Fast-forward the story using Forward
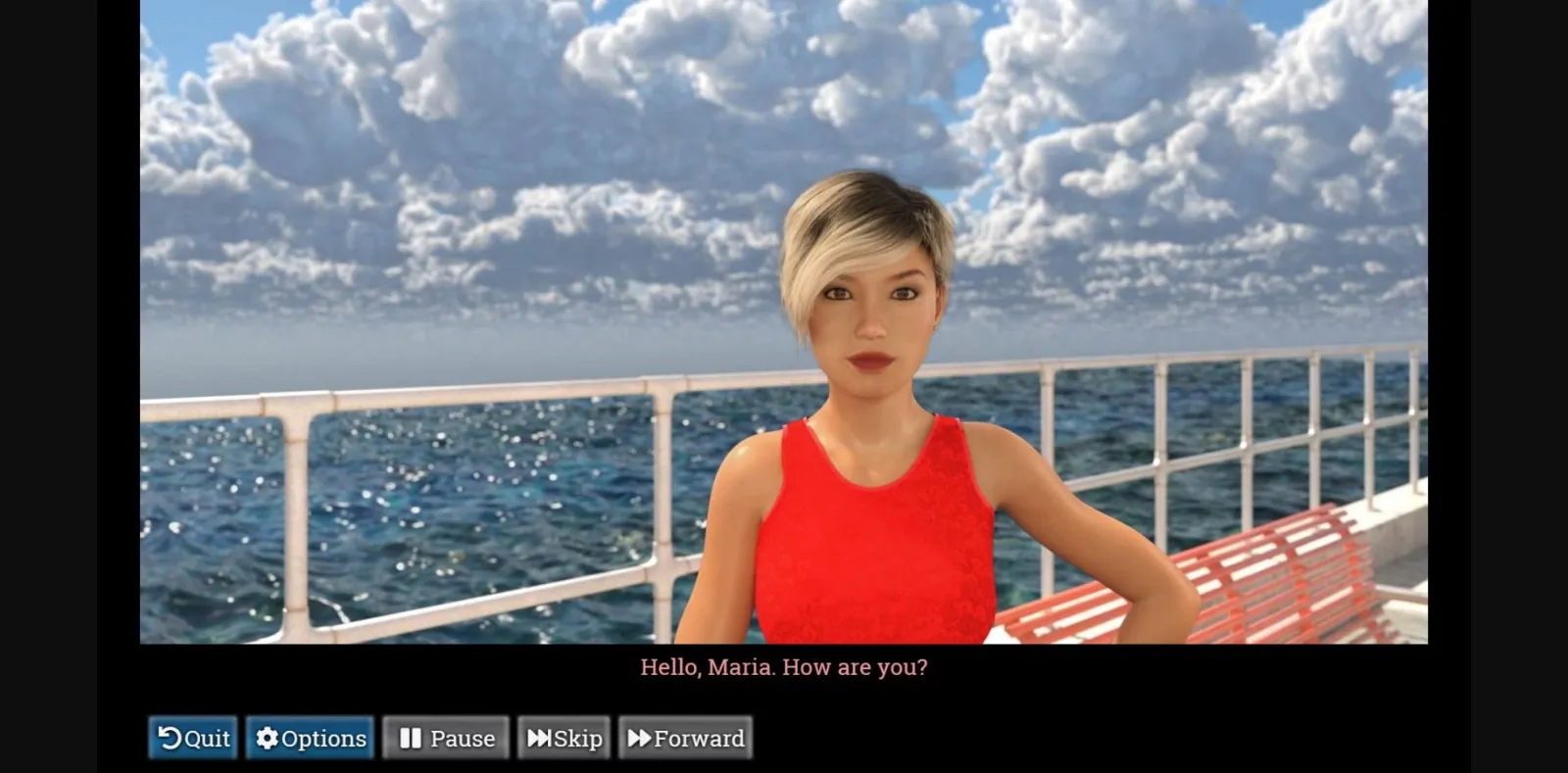 (x=684, y=739)
